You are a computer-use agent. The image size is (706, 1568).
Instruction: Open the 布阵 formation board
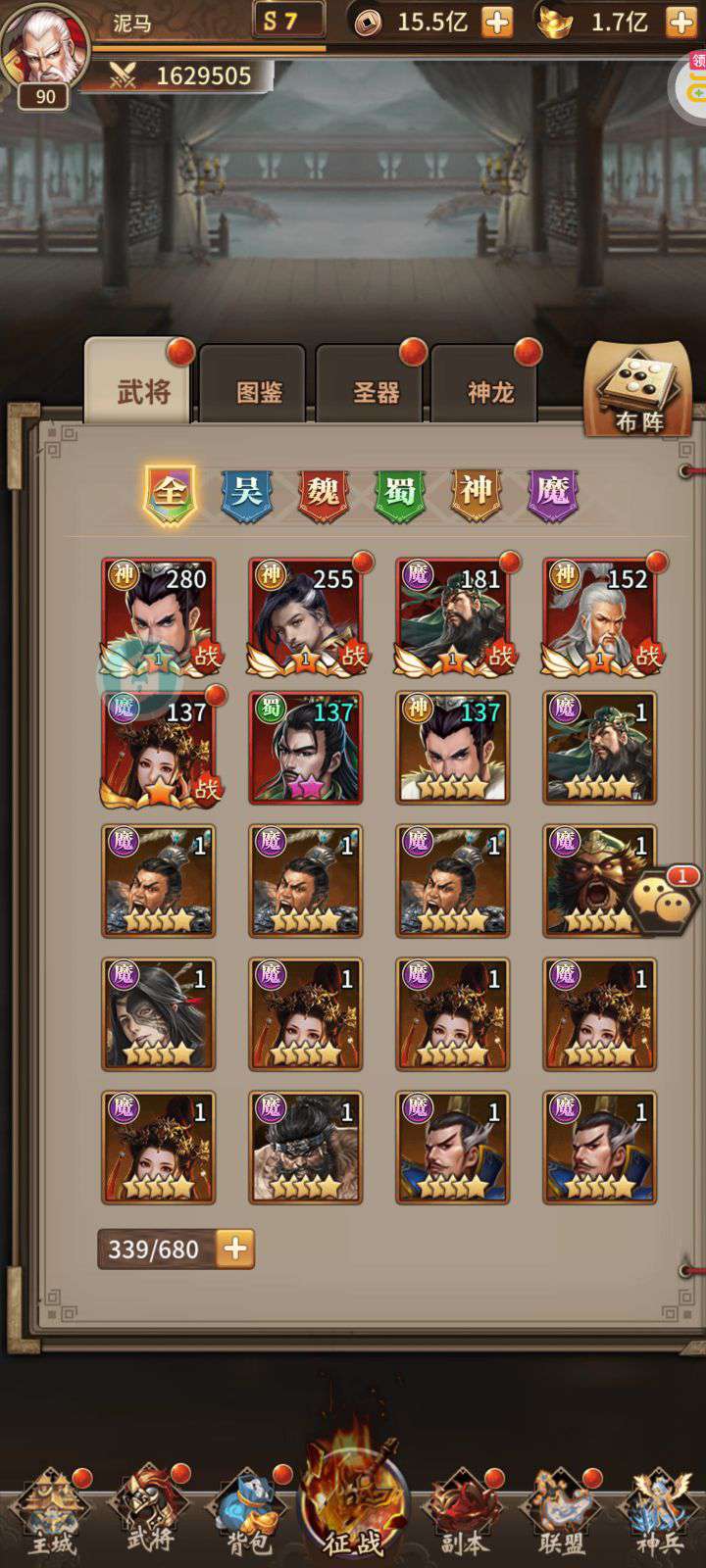(x=639, y=394)
